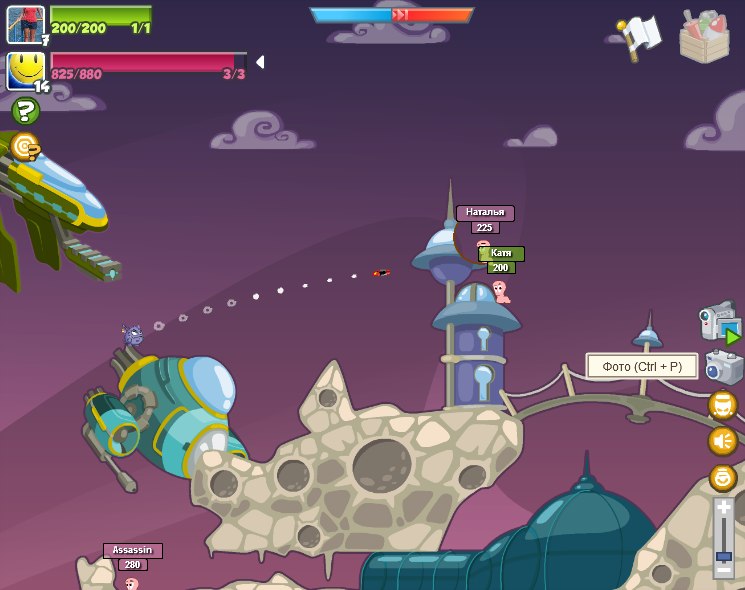The image size is (745, 590).
Task: Click the orange button above the speaker
Action: [x=722, y=405]
